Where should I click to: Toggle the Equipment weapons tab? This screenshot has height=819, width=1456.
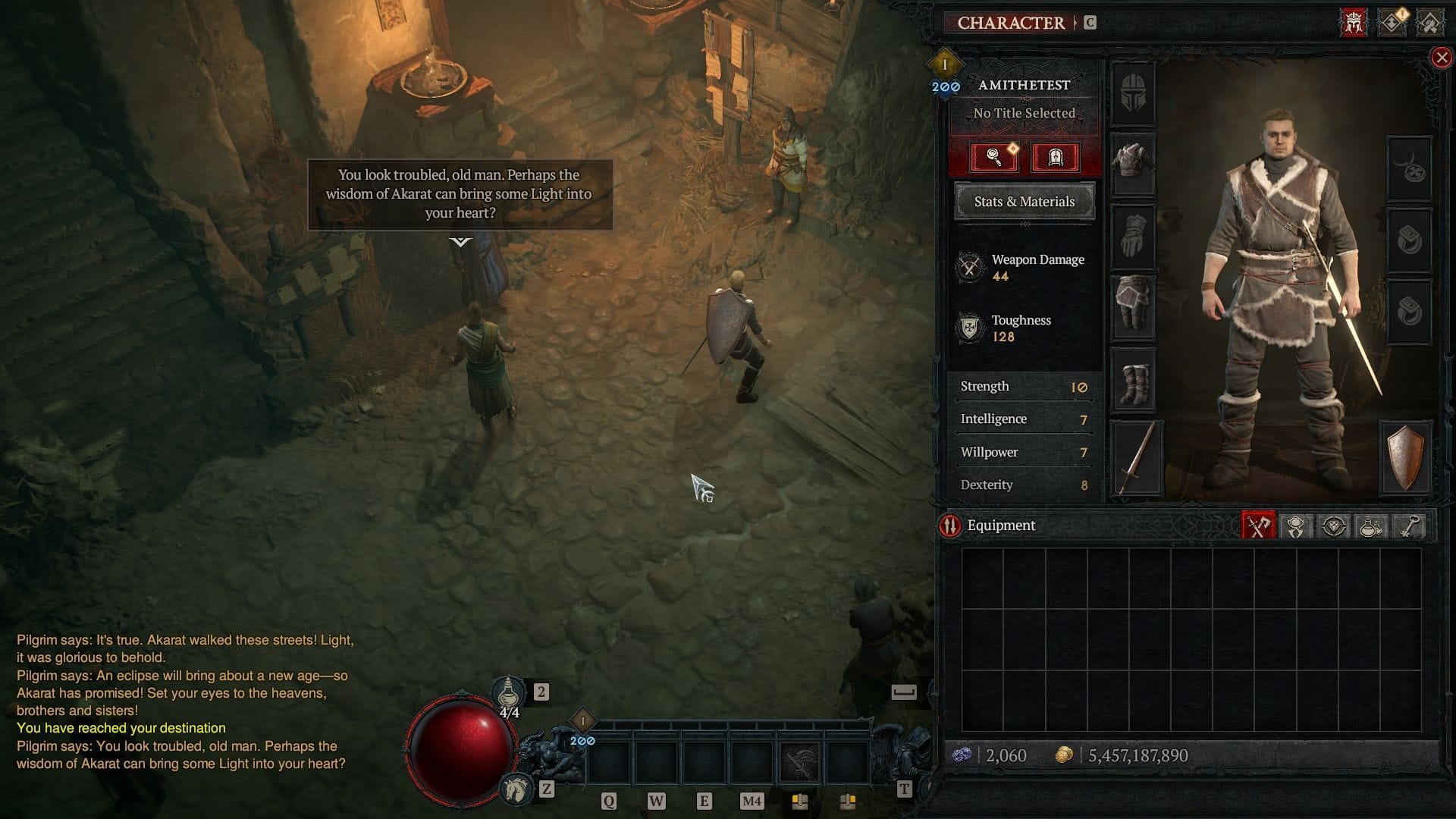click(x=1259, y=526)
